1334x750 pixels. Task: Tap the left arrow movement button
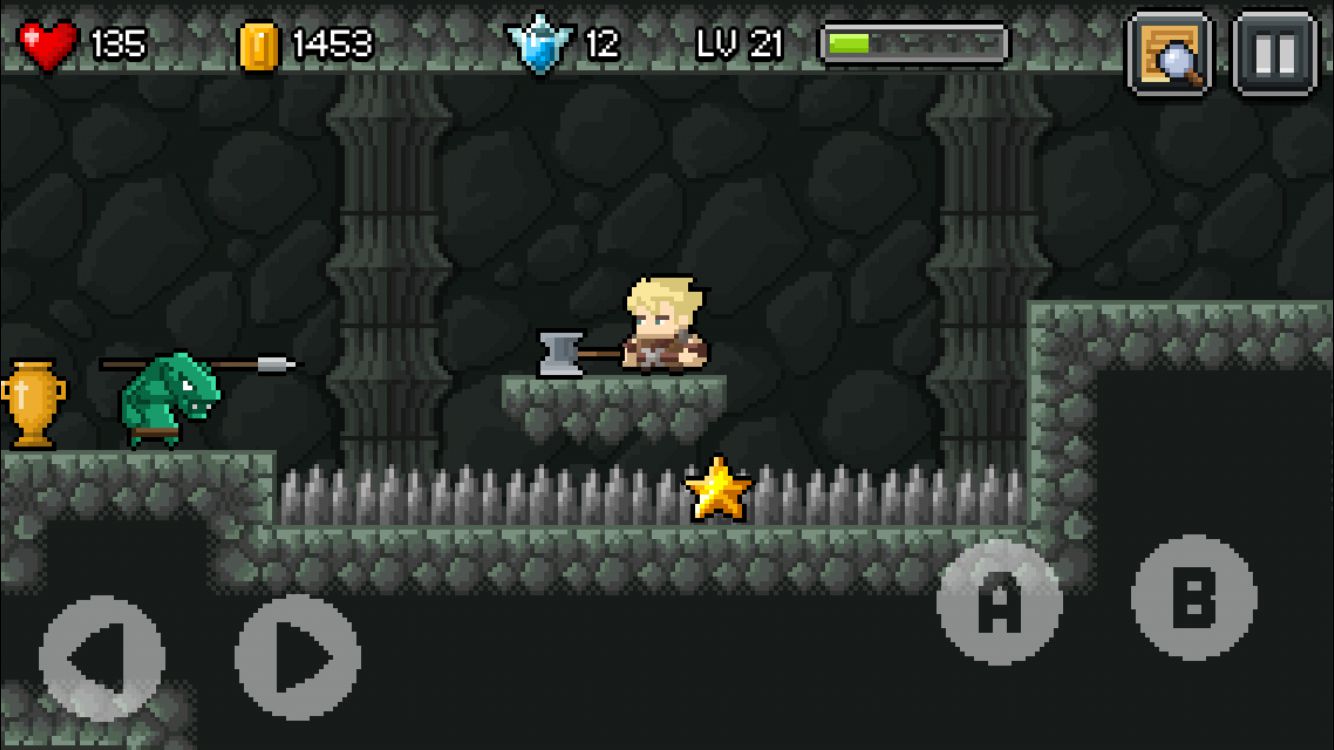[x=101, y=658]
